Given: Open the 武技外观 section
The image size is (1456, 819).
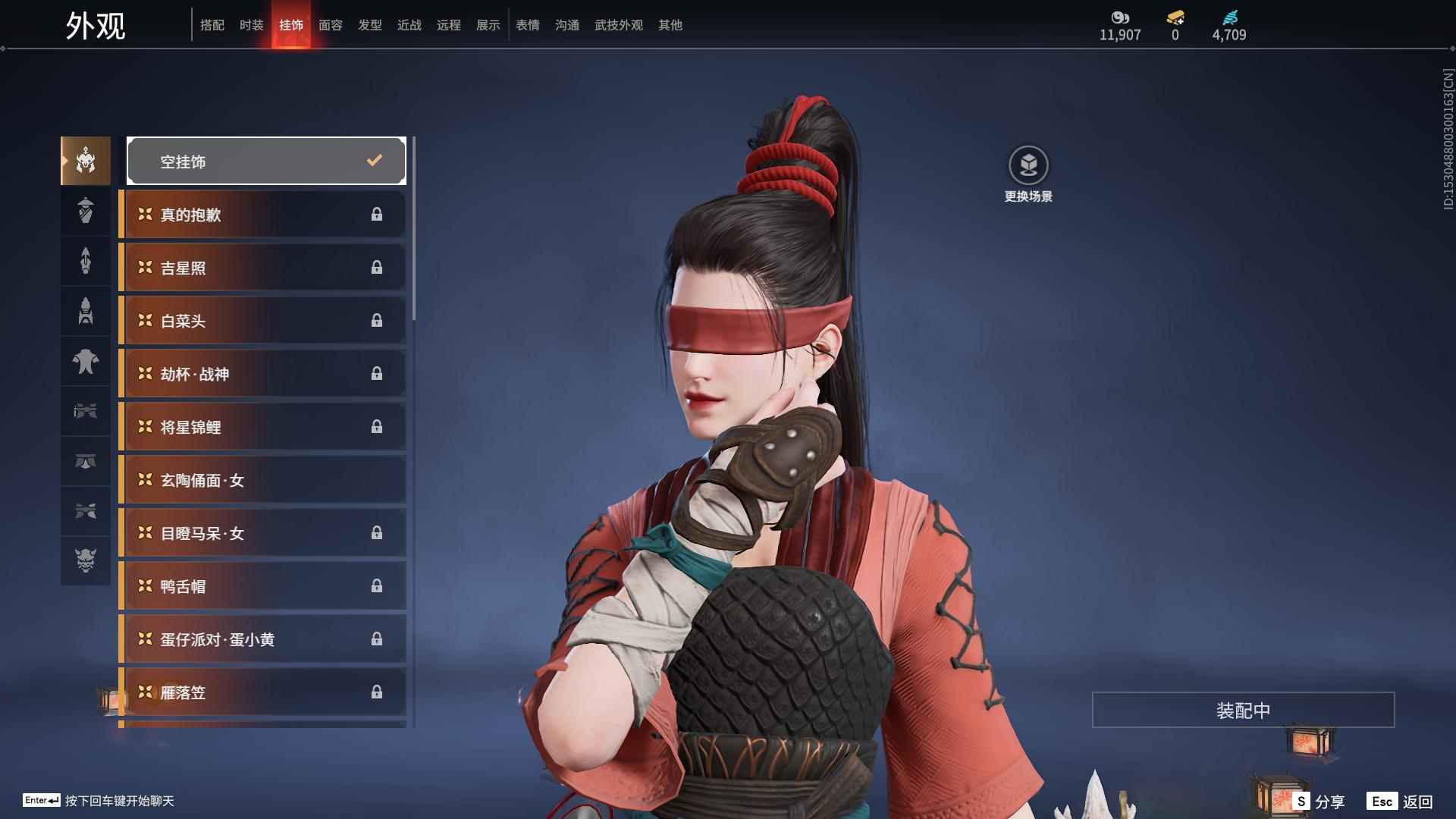Looking at the screenshot, I should [618, 25].
